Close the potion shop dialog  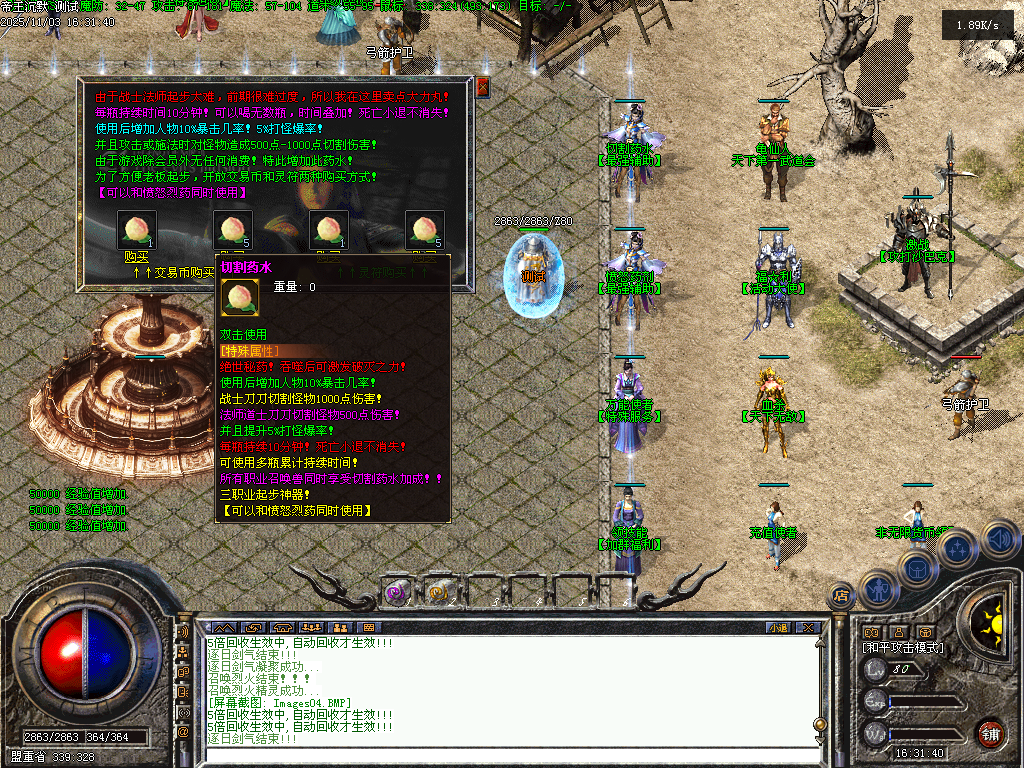[483, 87]
